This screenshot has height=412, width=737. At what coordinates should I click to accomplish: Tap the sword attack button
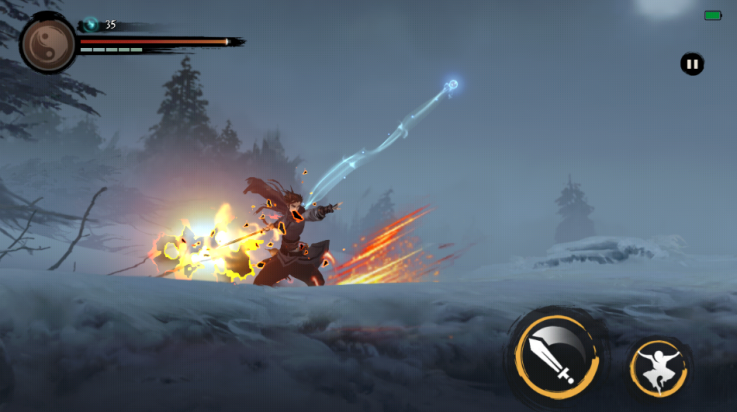pos(556,358)
